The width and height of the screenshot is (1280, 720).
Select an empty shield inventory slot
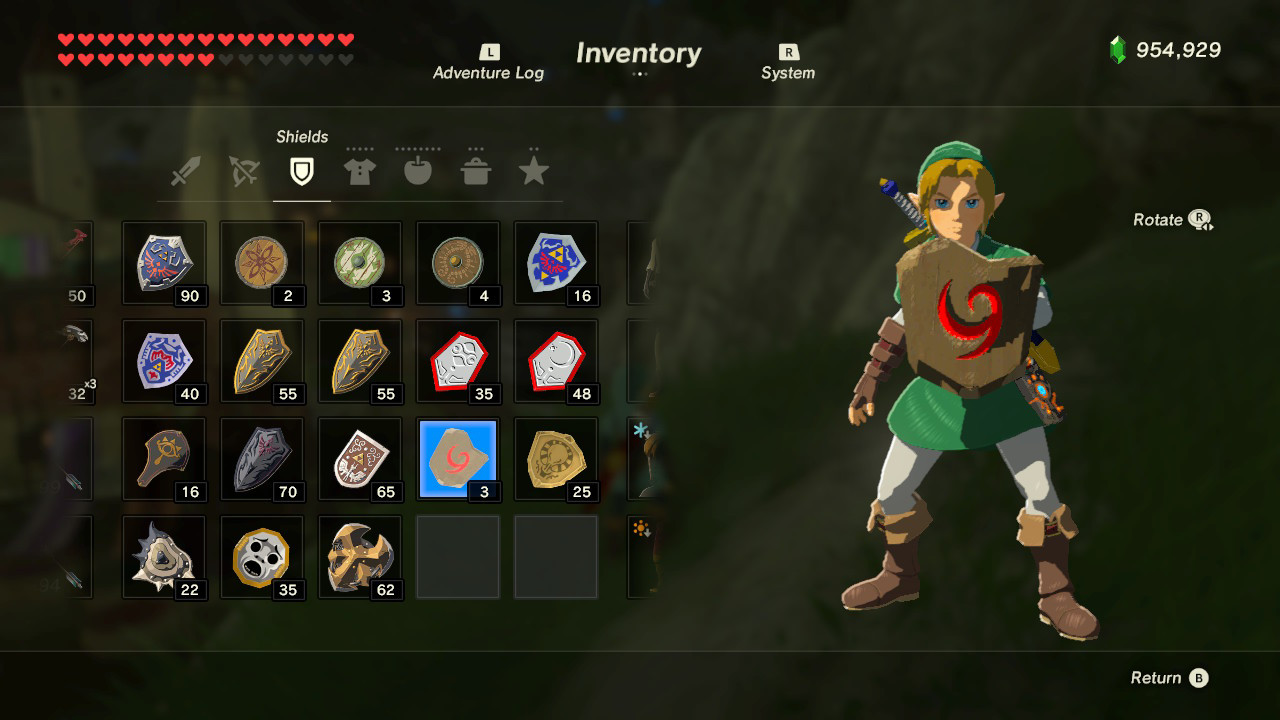458,557
